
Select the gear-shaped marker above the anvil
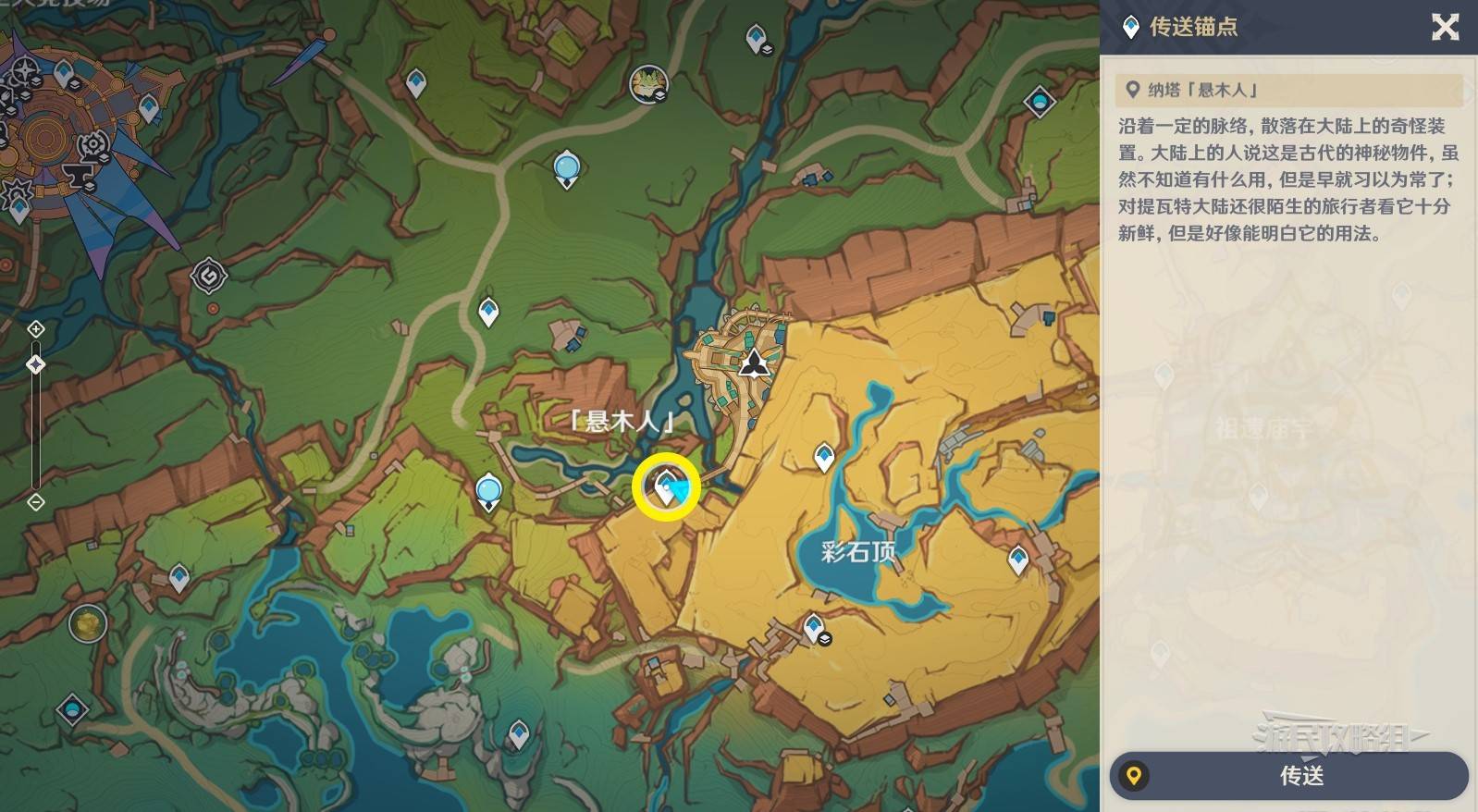coord(92,145)
